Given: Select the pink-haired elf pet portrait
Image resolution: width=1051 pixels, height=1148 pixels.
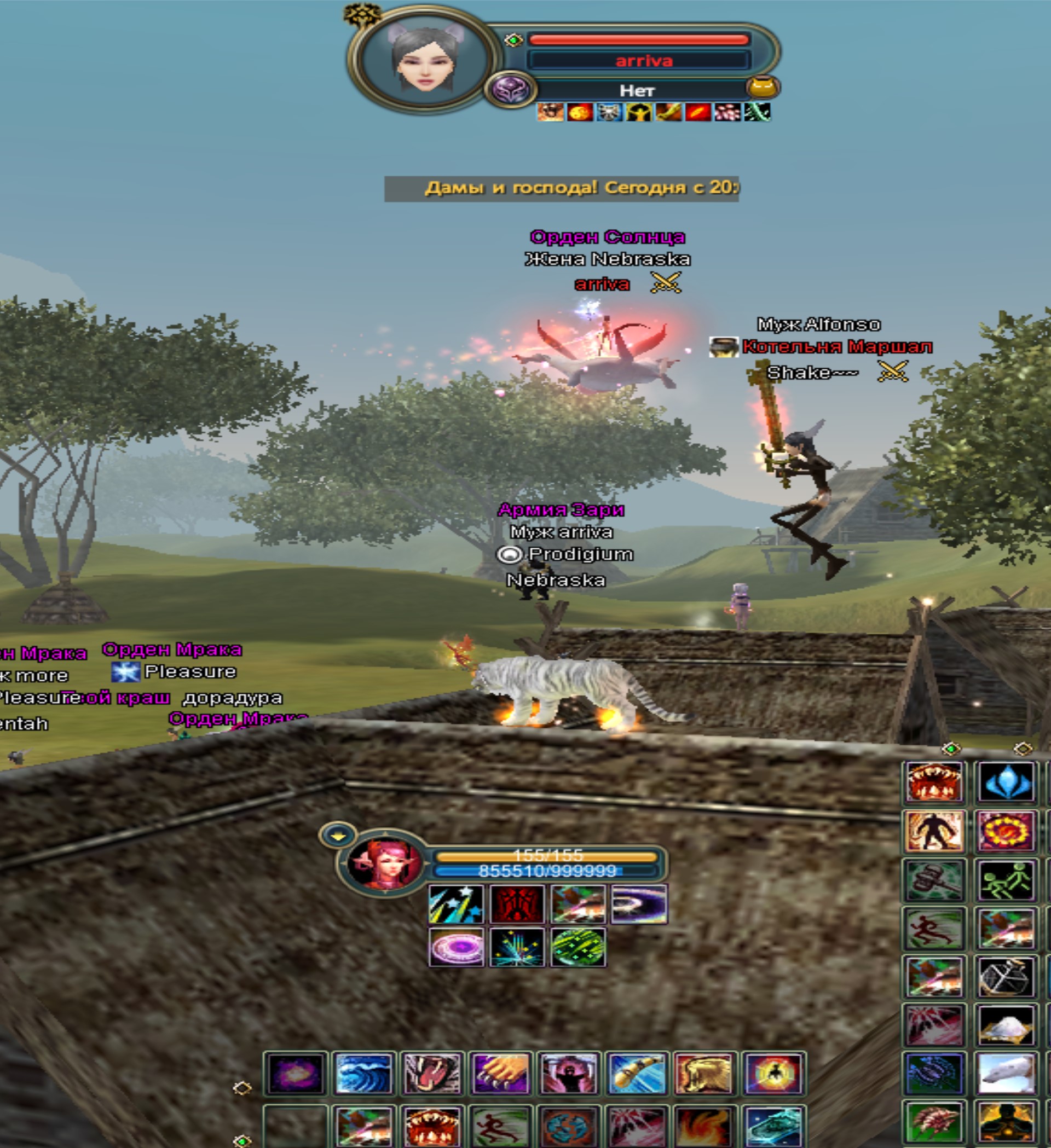Looking at the screenshot, I should coord(385,864).
